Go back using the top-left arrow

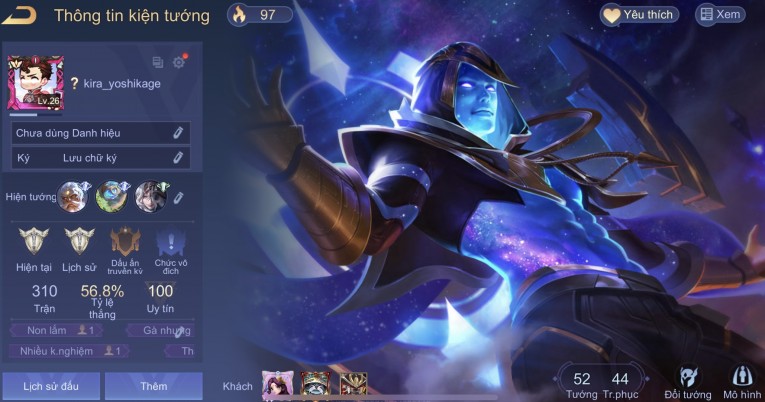point(21,15)
